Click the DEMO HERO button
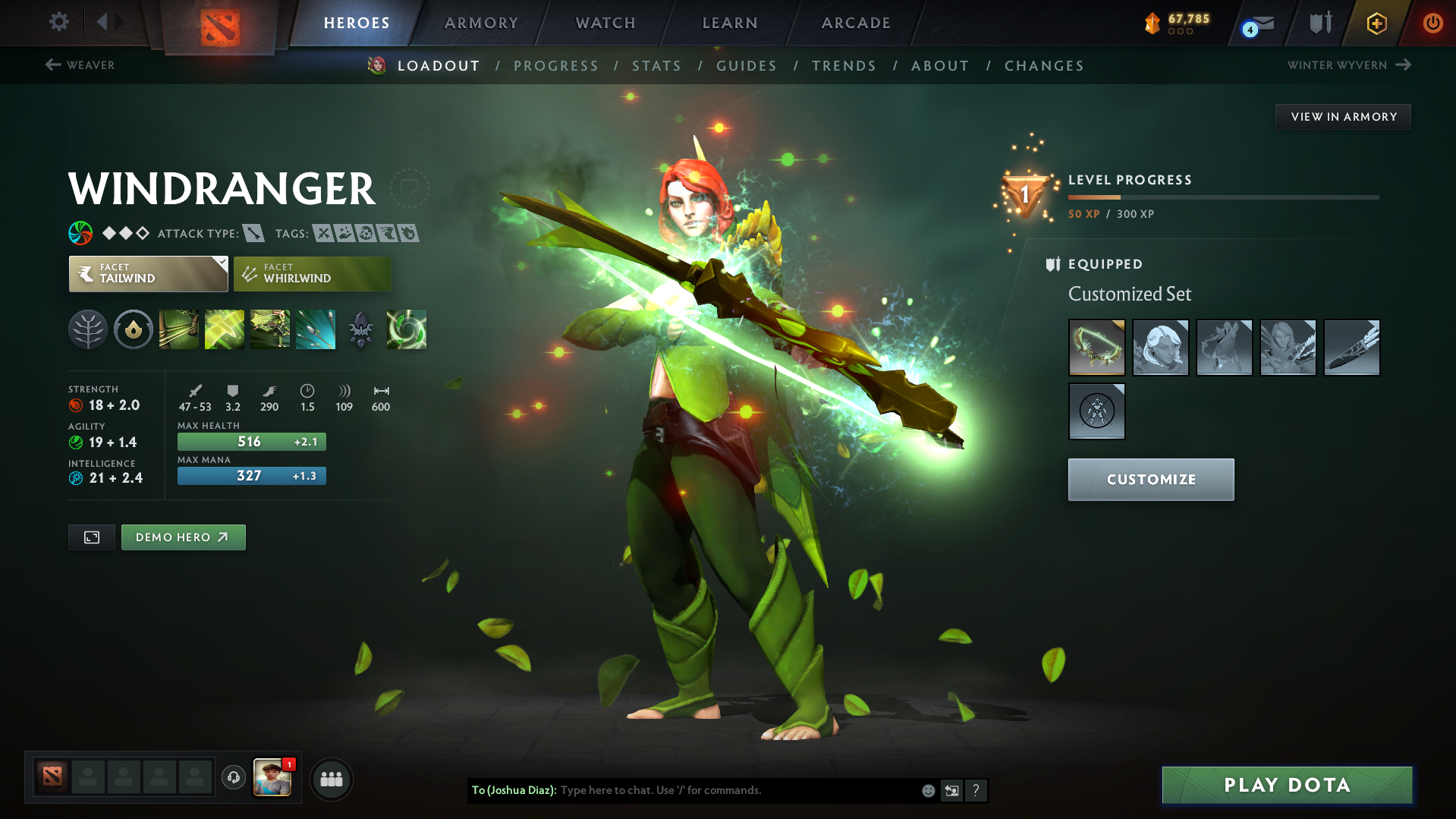 pos(183,537)
